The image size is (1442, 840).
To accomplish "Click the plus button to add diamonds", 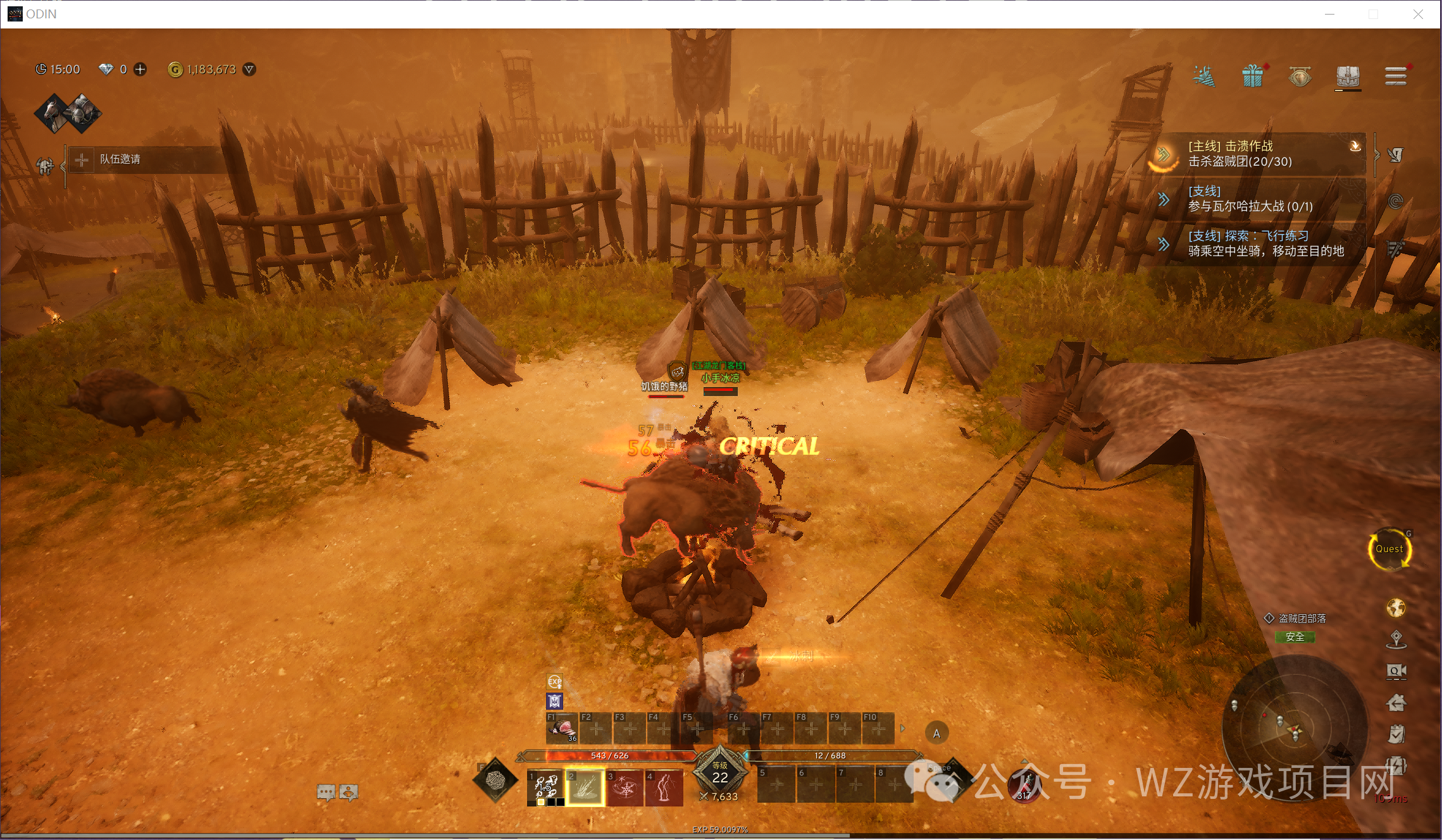I will tap(140, 69).
